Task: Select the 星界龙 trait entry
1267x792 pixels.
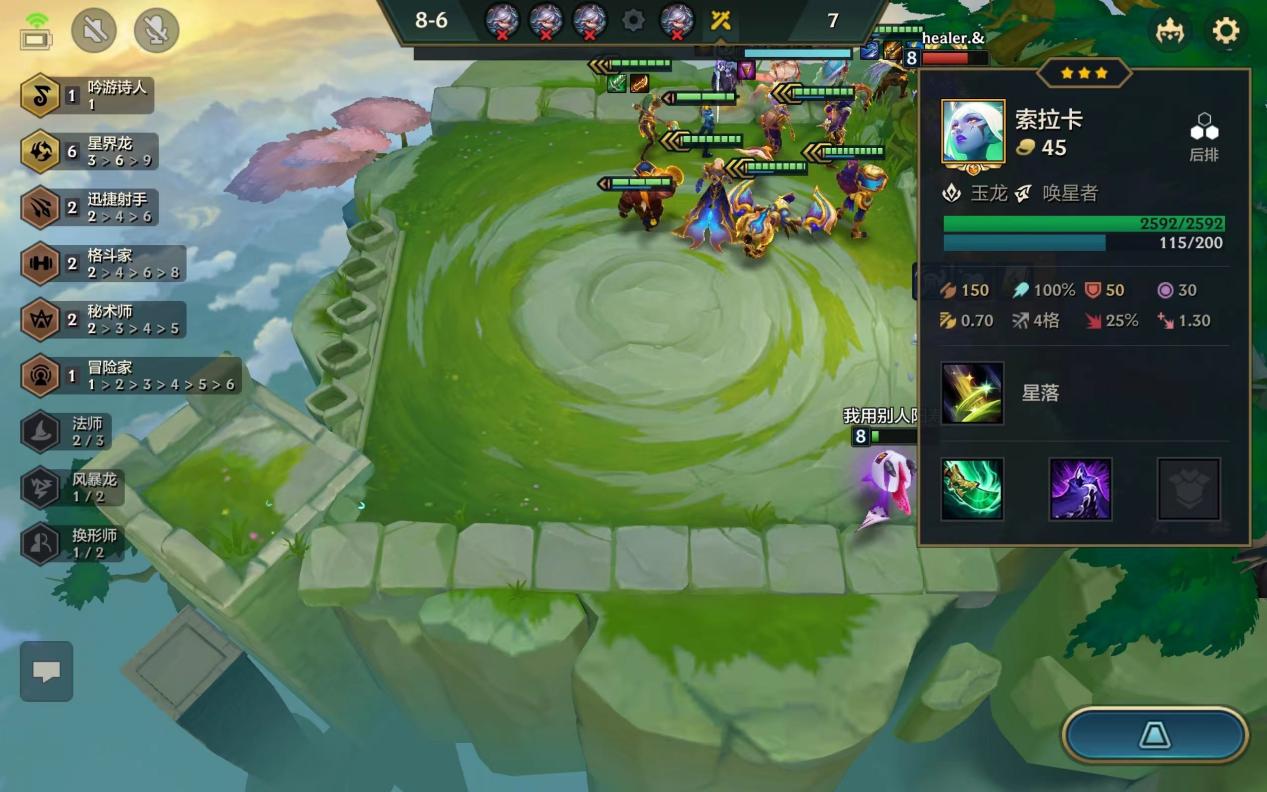Action: point(88,151)
